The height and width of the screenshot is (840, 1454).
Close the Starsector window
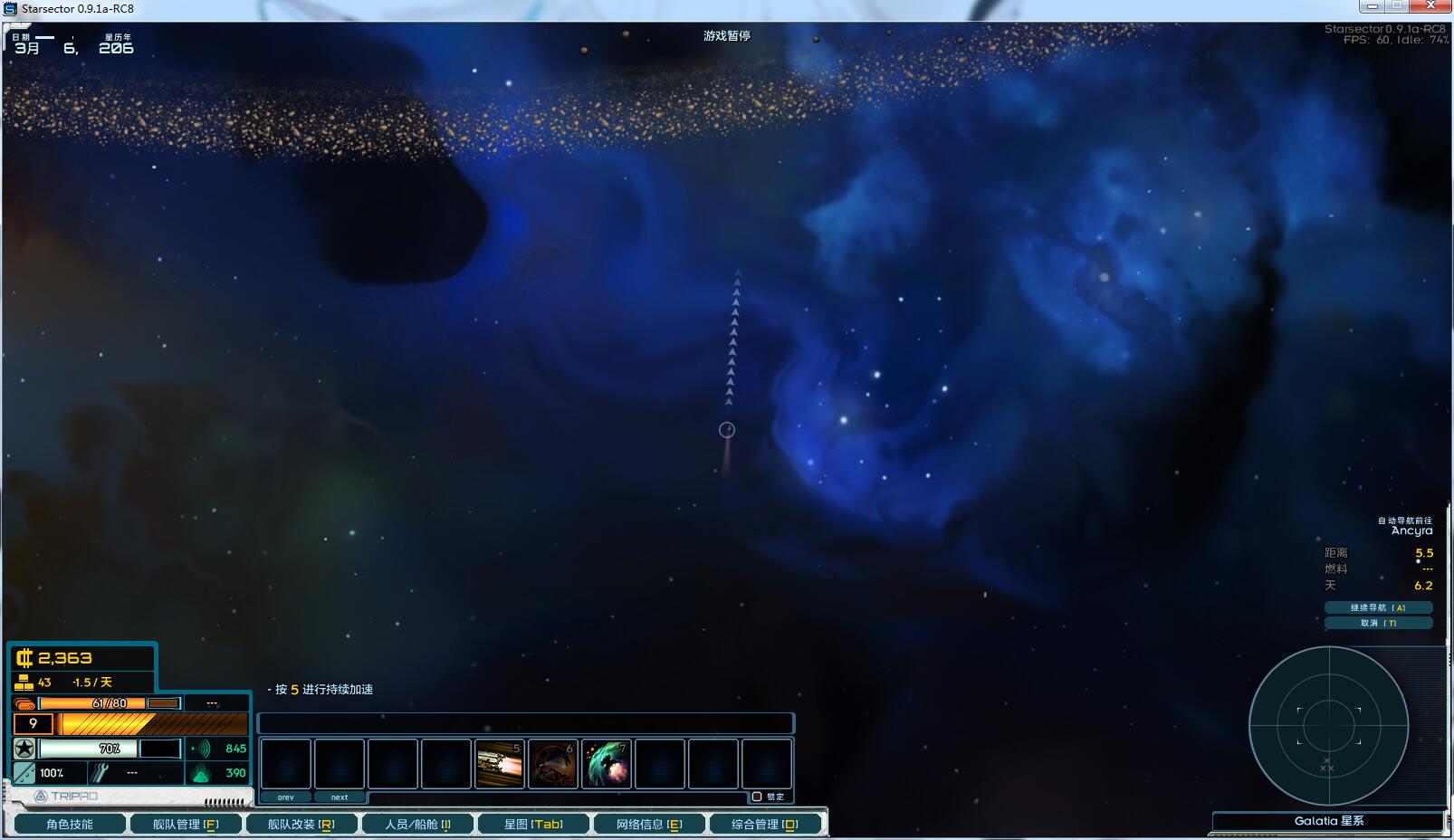pyautogui.click(x=1431, y=6)
